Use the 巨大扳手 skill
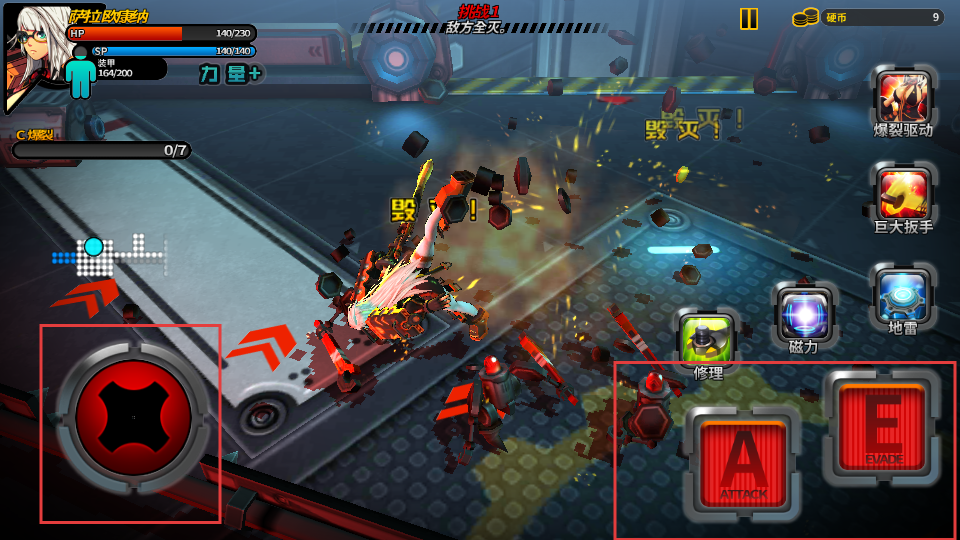Viewport: 960px width, 540px height. pyautogui.click(x=903, y=192)
